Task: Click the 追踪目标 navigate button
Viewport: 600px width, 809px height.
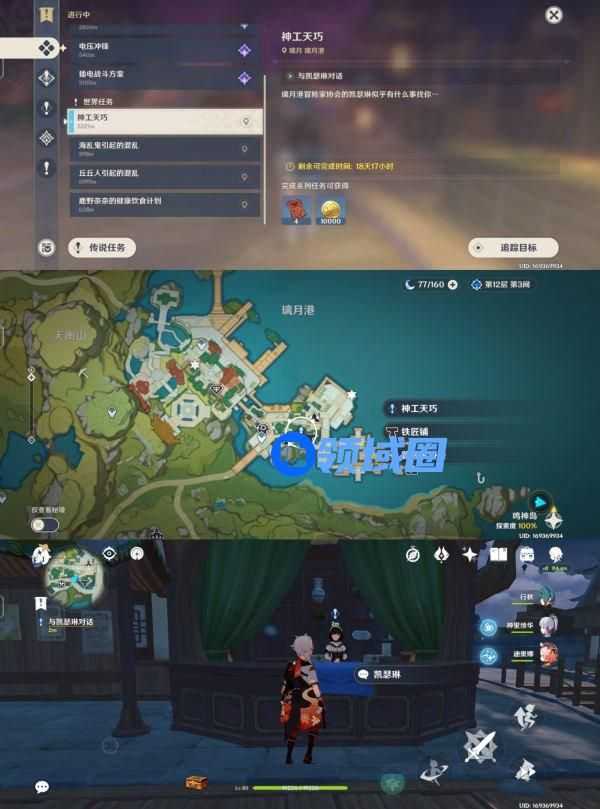Action: (x=513, y=247)
